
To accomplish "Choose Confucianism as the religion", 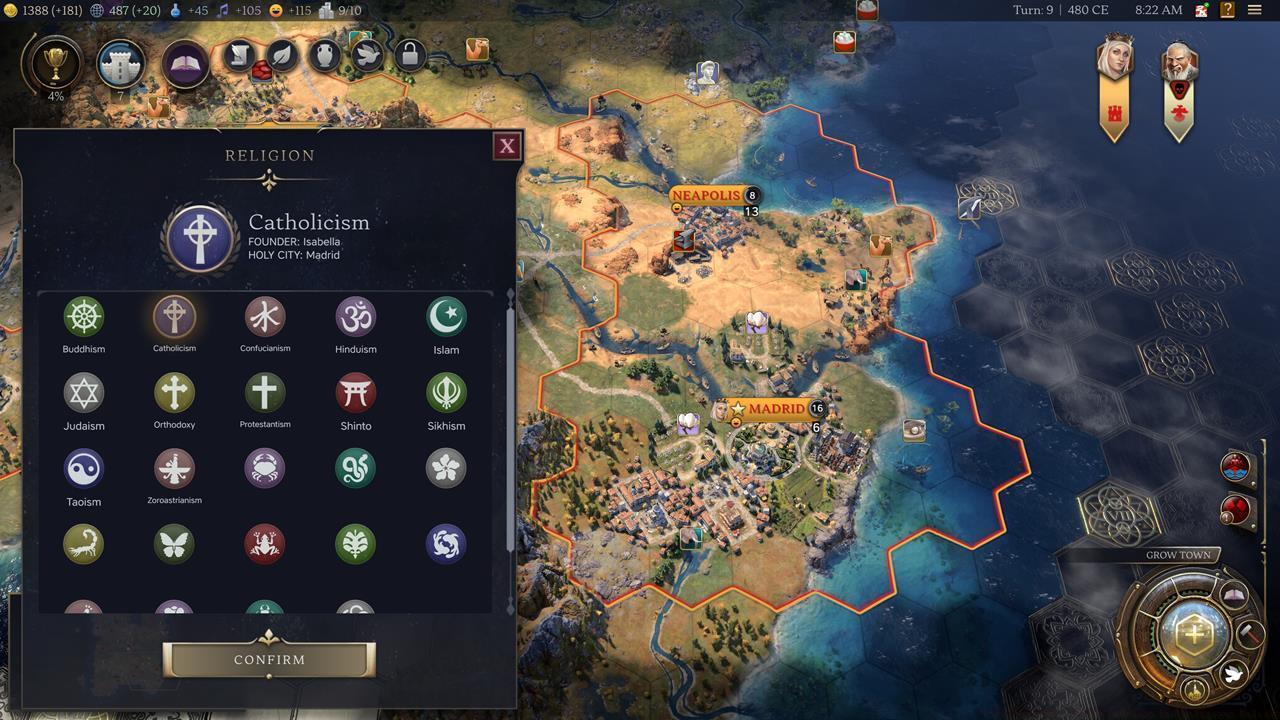I will [265, 317].
